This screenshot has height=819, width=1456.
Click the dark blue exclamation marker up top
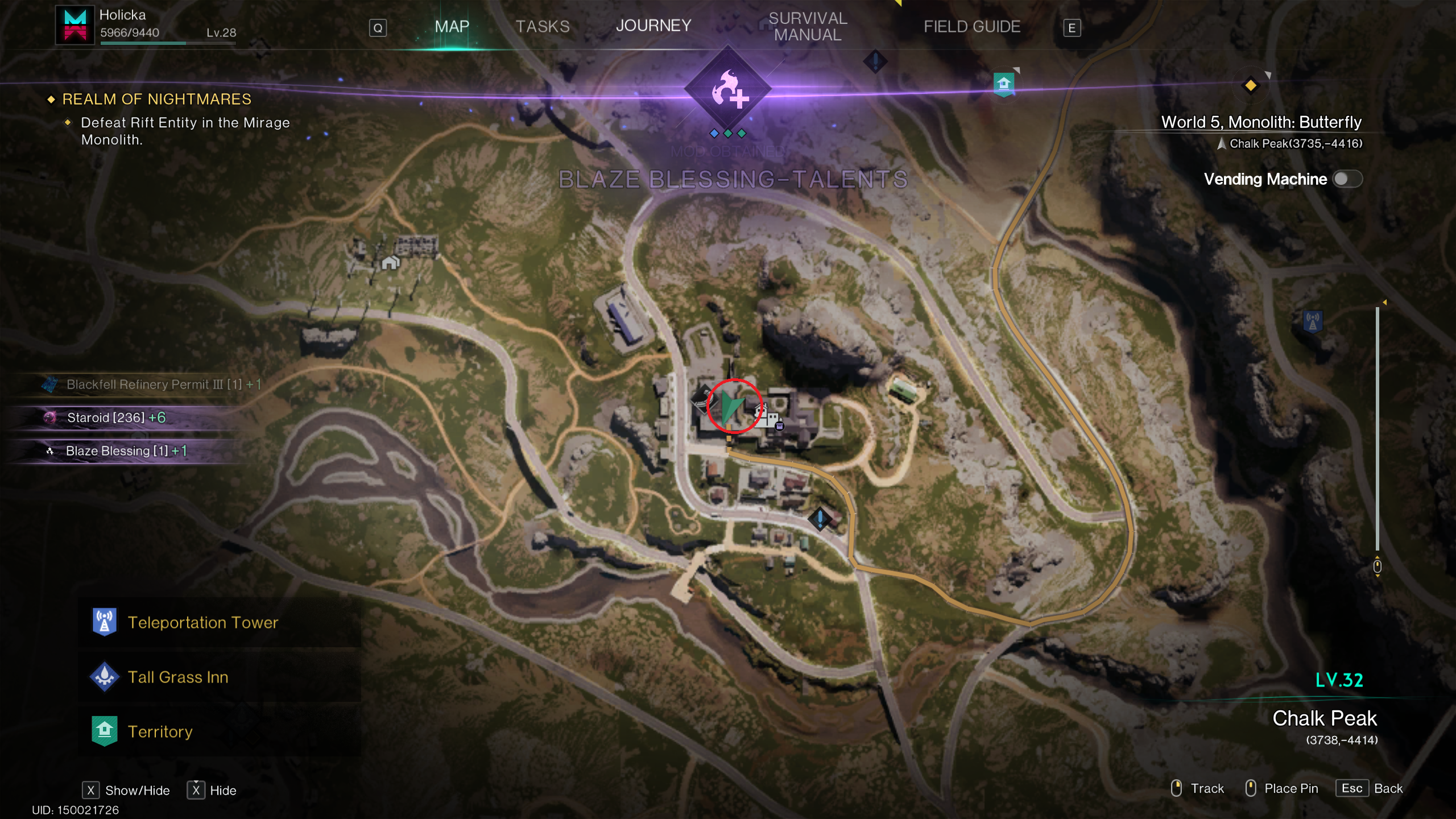pos(875,61)
